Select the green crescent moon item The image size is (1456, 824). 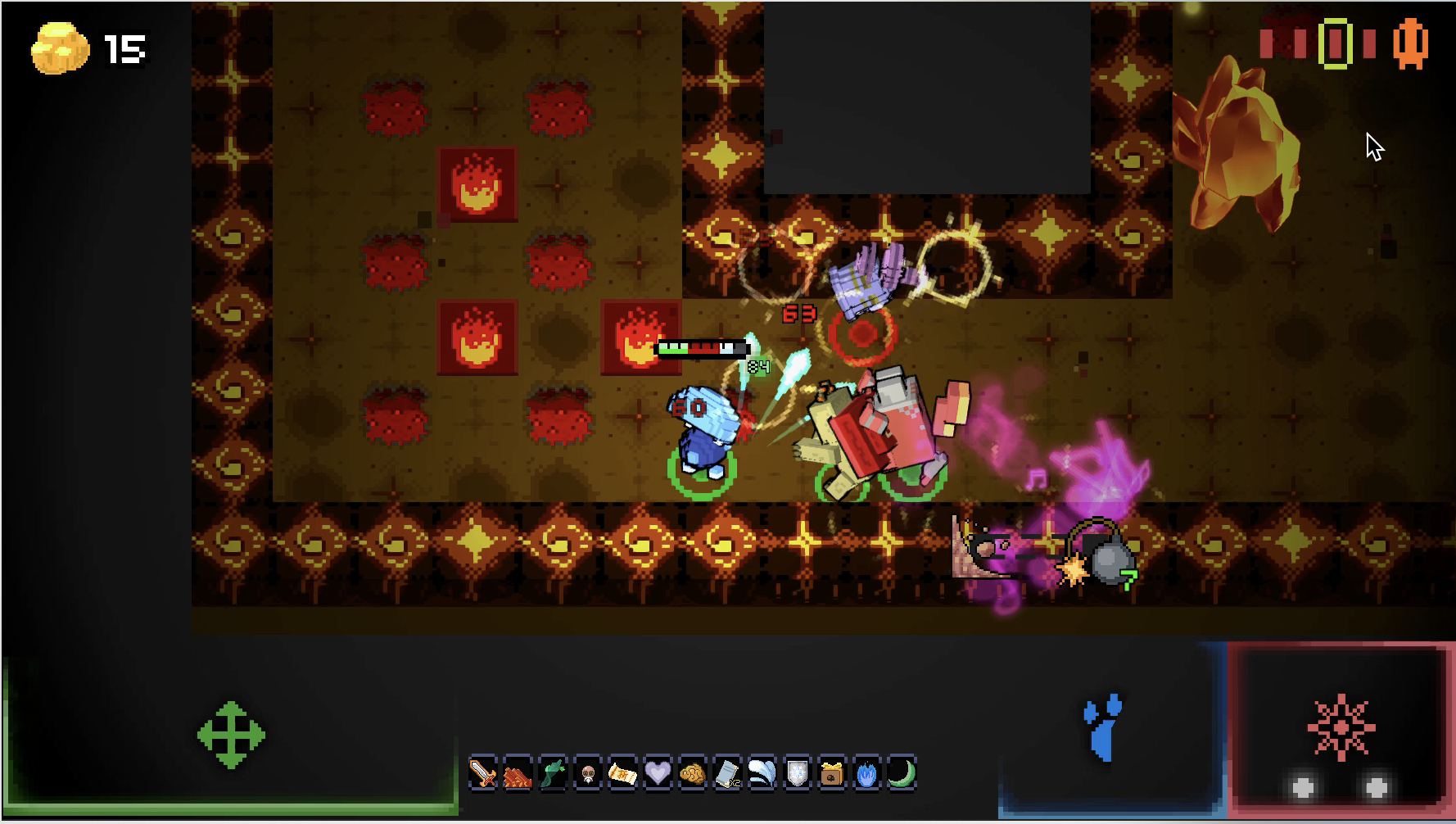[x=902, y=772]
